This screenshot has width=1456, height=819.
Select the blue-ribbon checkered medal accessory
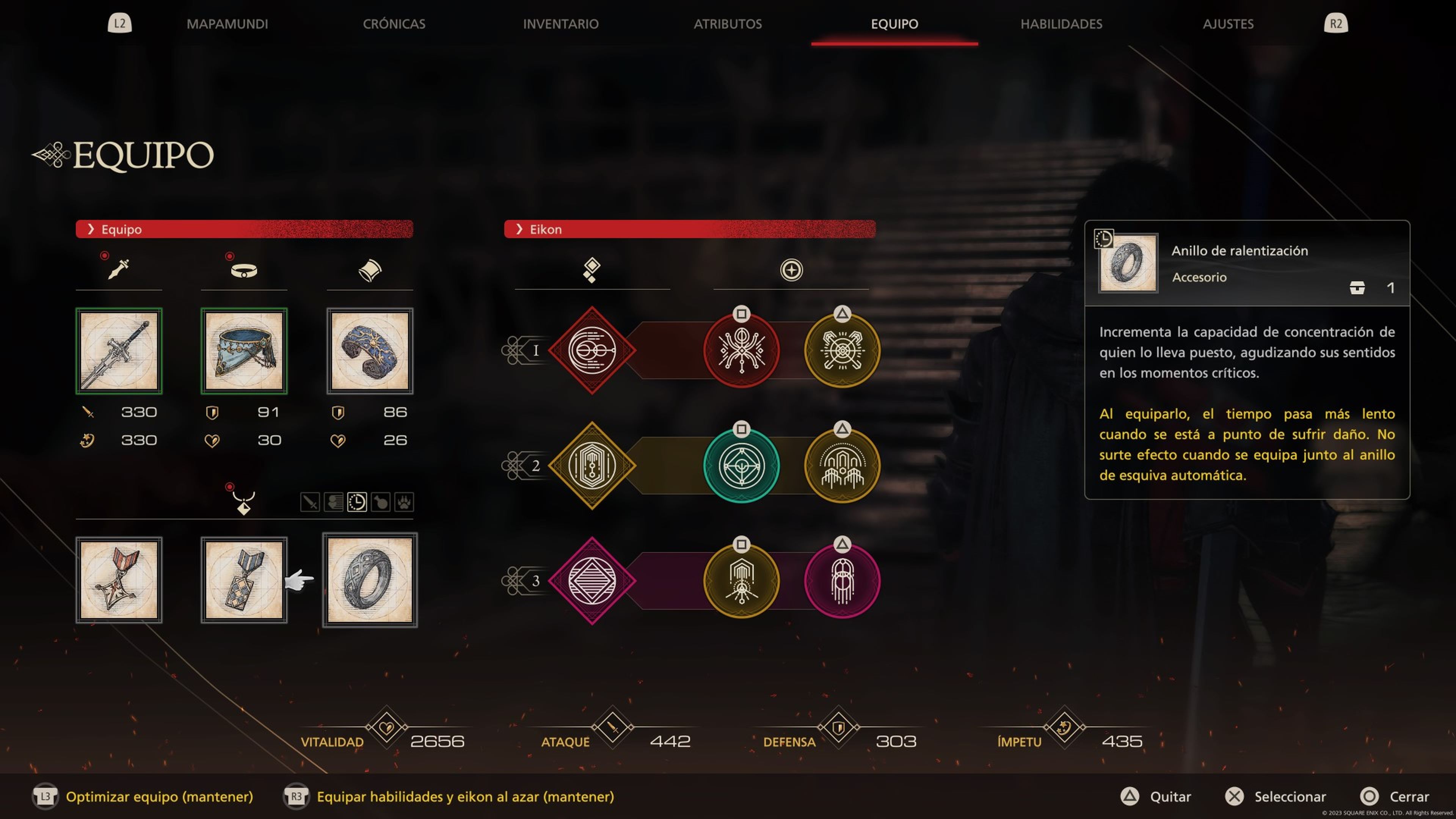(244, 580)
